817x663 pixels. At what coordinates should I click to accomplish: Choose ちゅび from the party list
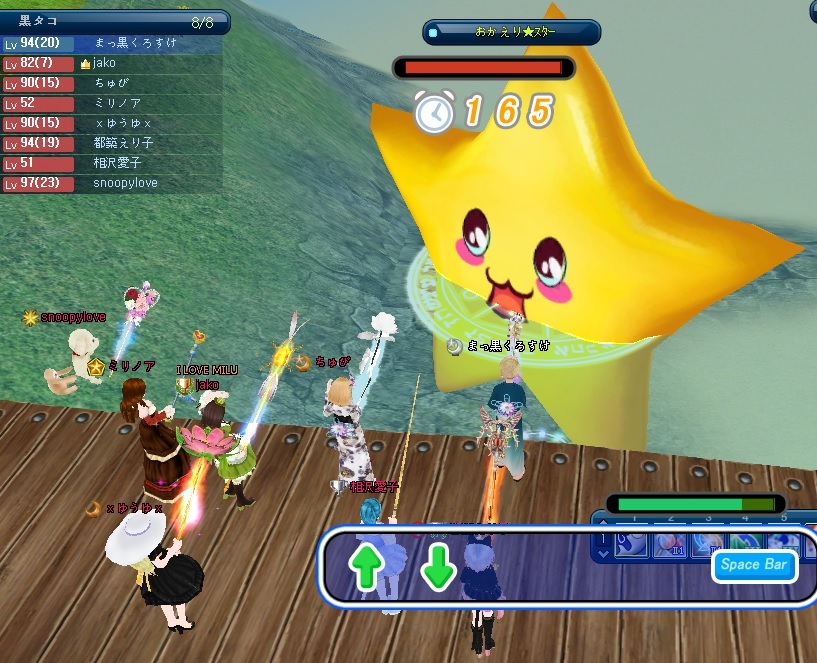point(112,84)
